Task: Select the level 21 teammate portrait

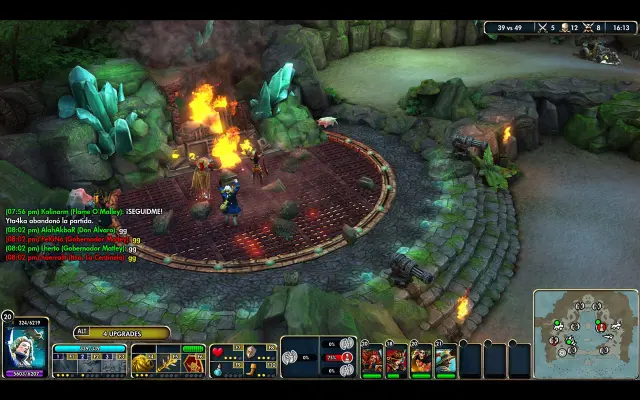Action: 446,360
